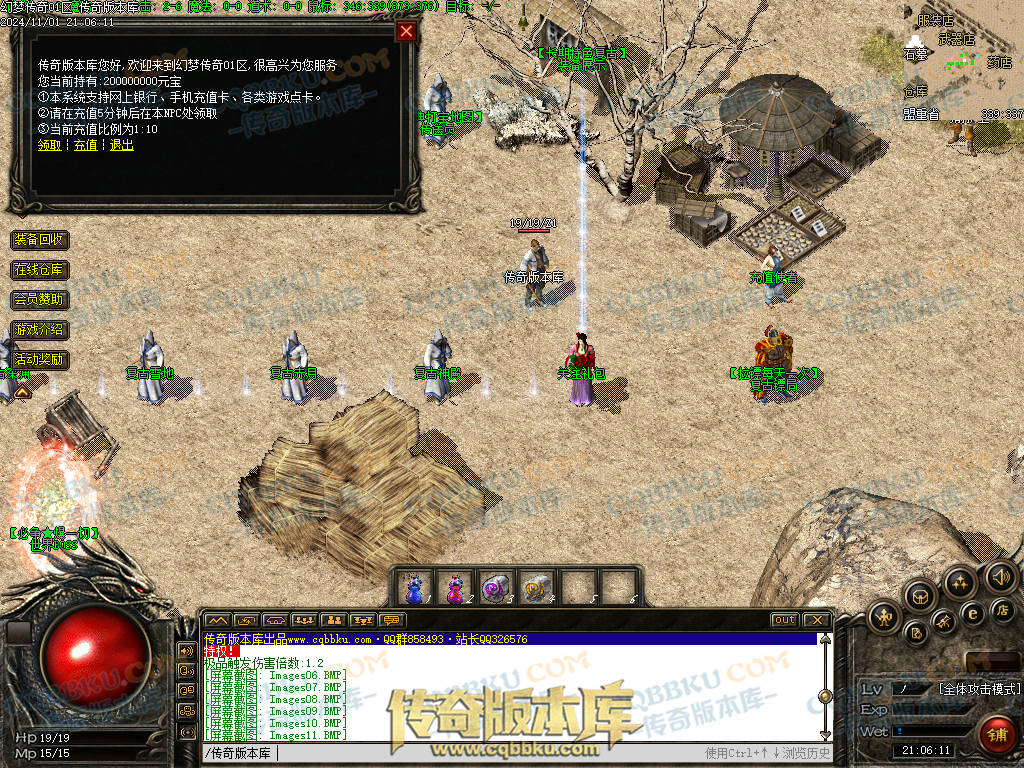The image size is (1024, 768).
Task: Open the 在线仓库 online warehouse
Action: coord(40,270)
